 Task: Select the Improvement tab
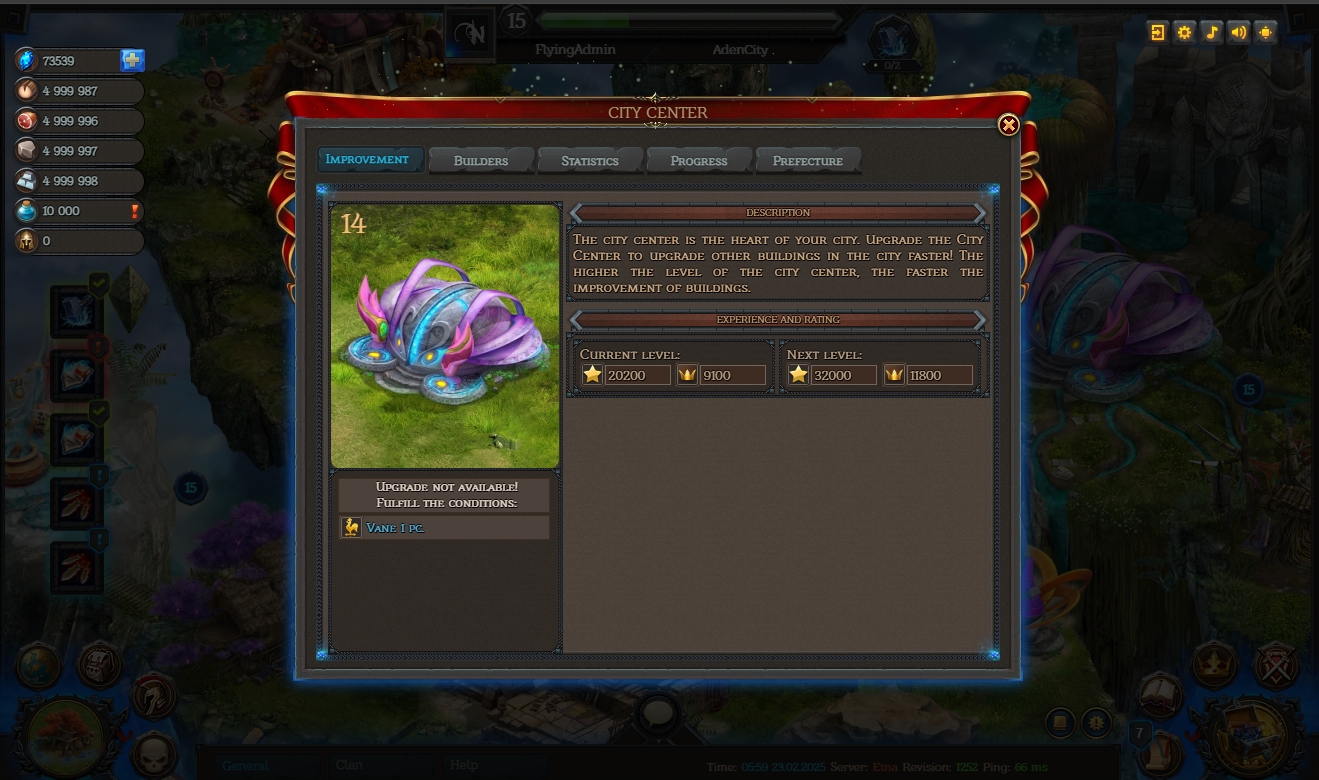[368, 160]
